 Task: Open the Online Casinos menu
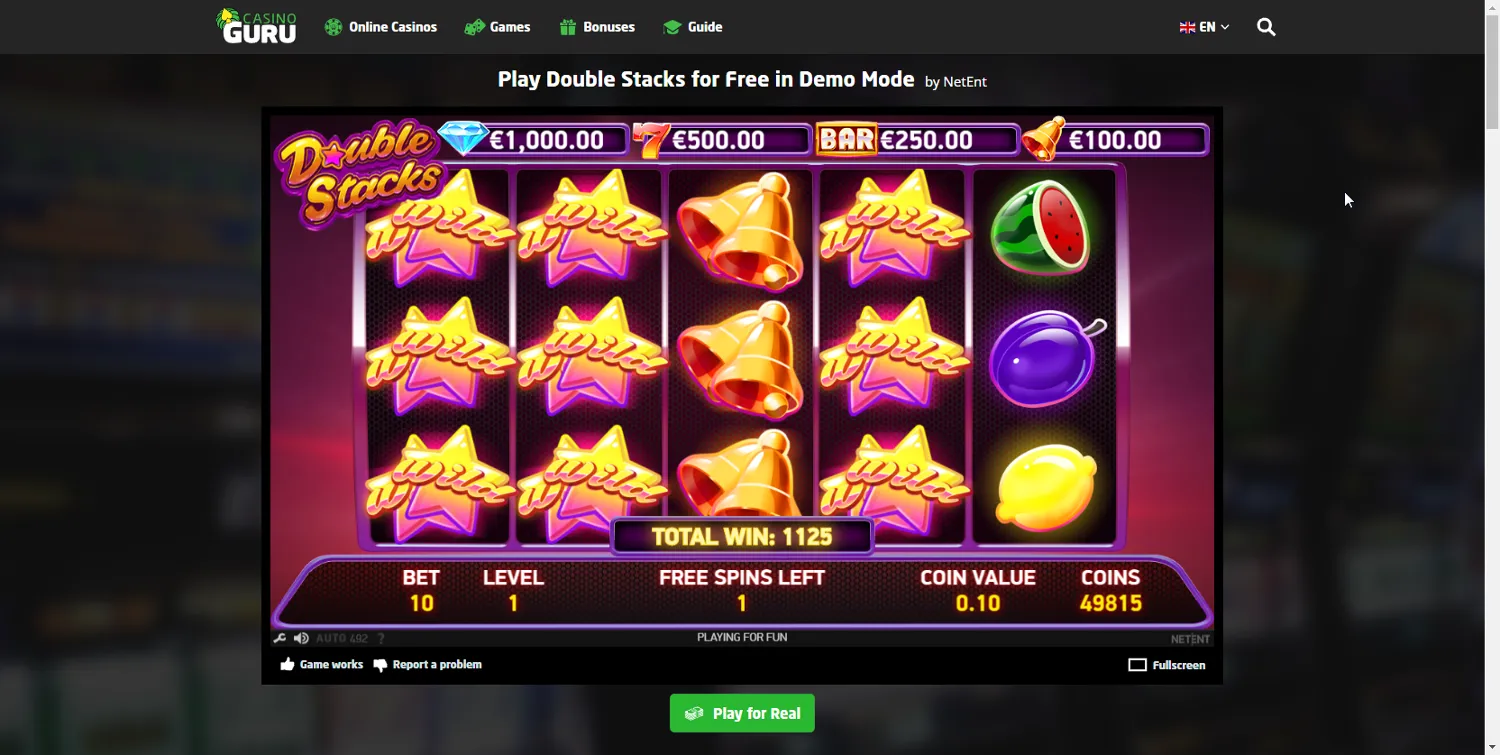point(392,27)
